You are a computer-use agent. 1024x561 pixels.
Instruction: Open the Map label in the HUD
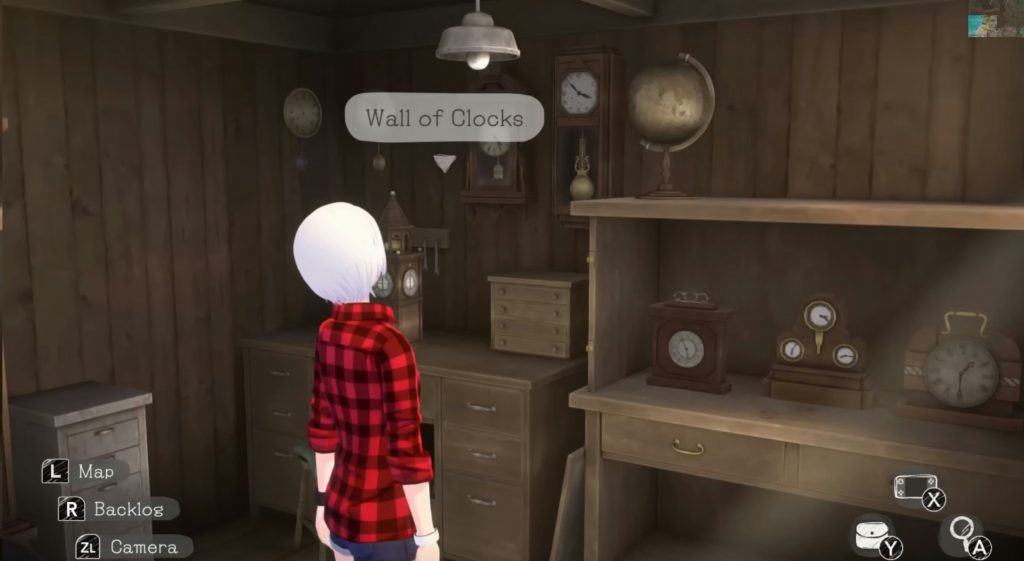95,471
